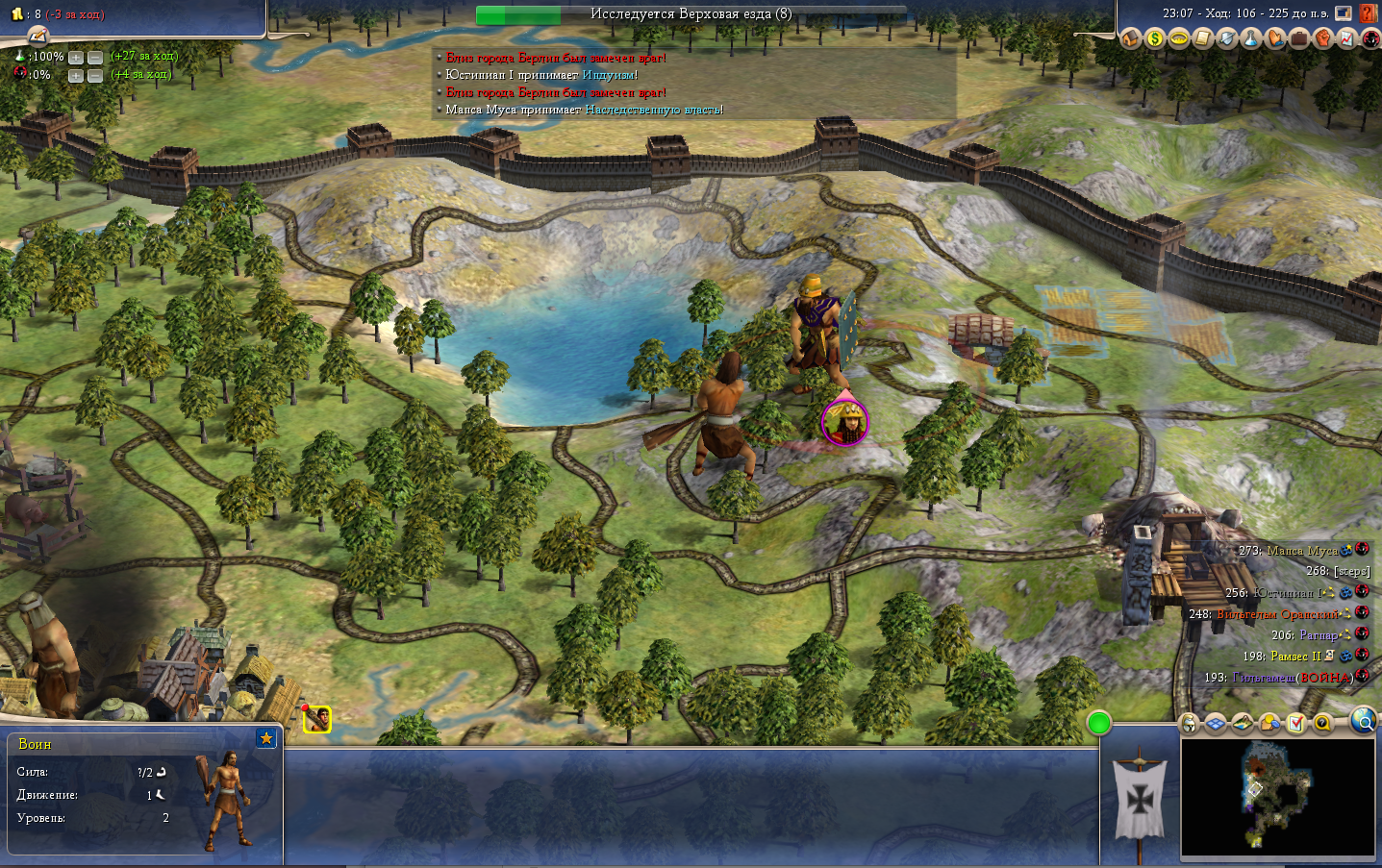Open the globe view magnifier button

[1363, 720]
